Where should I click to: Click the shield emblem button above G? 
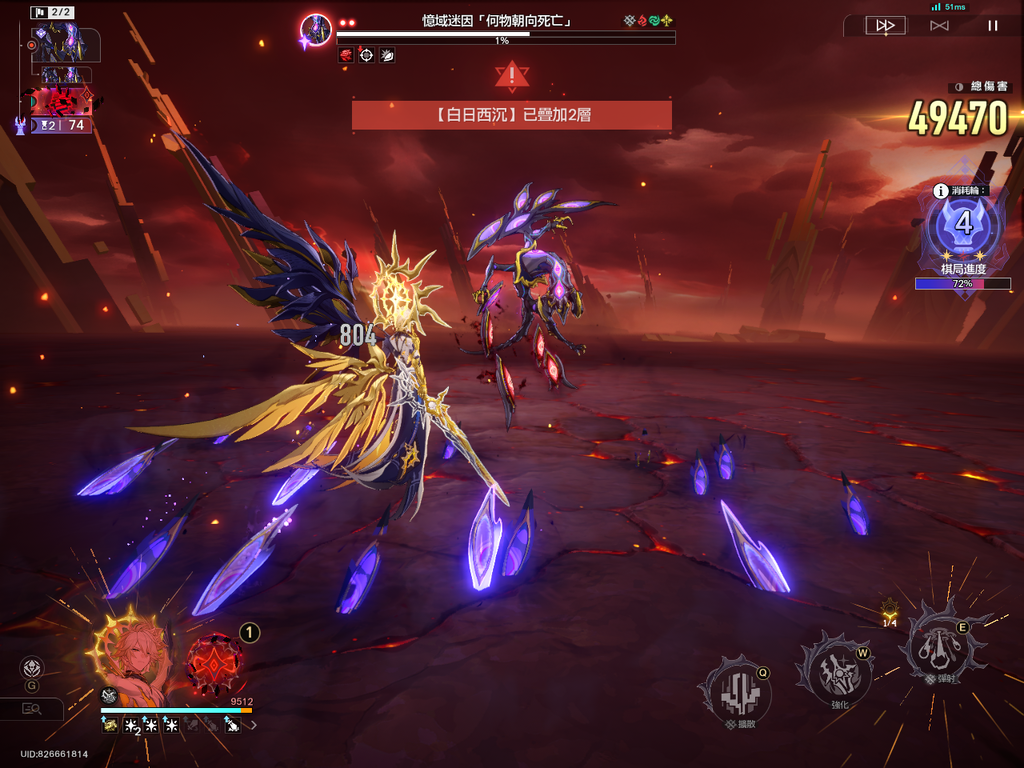(32, 667)
